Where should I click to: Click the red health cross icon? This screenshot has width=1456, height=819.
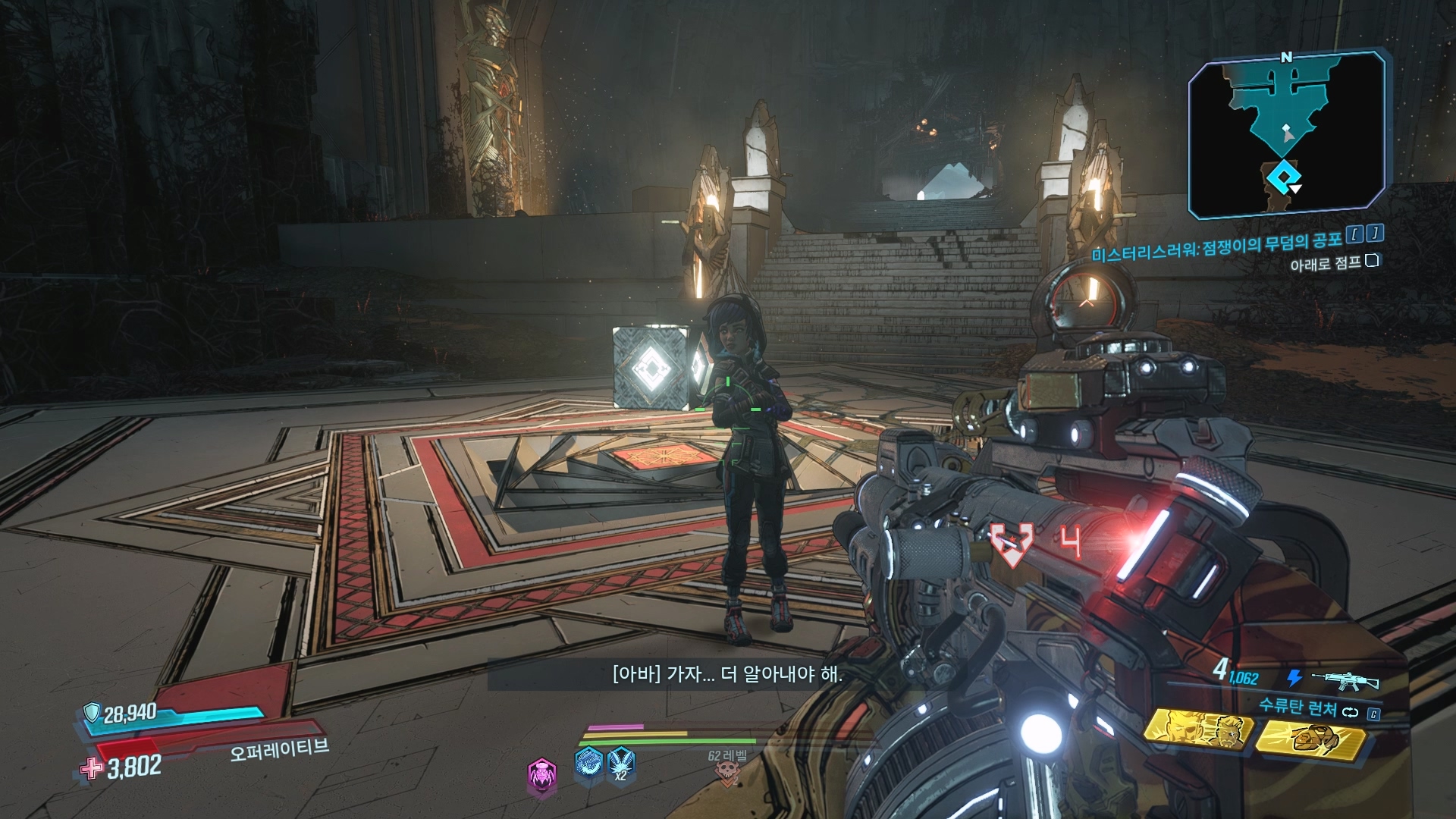[92, 769]
